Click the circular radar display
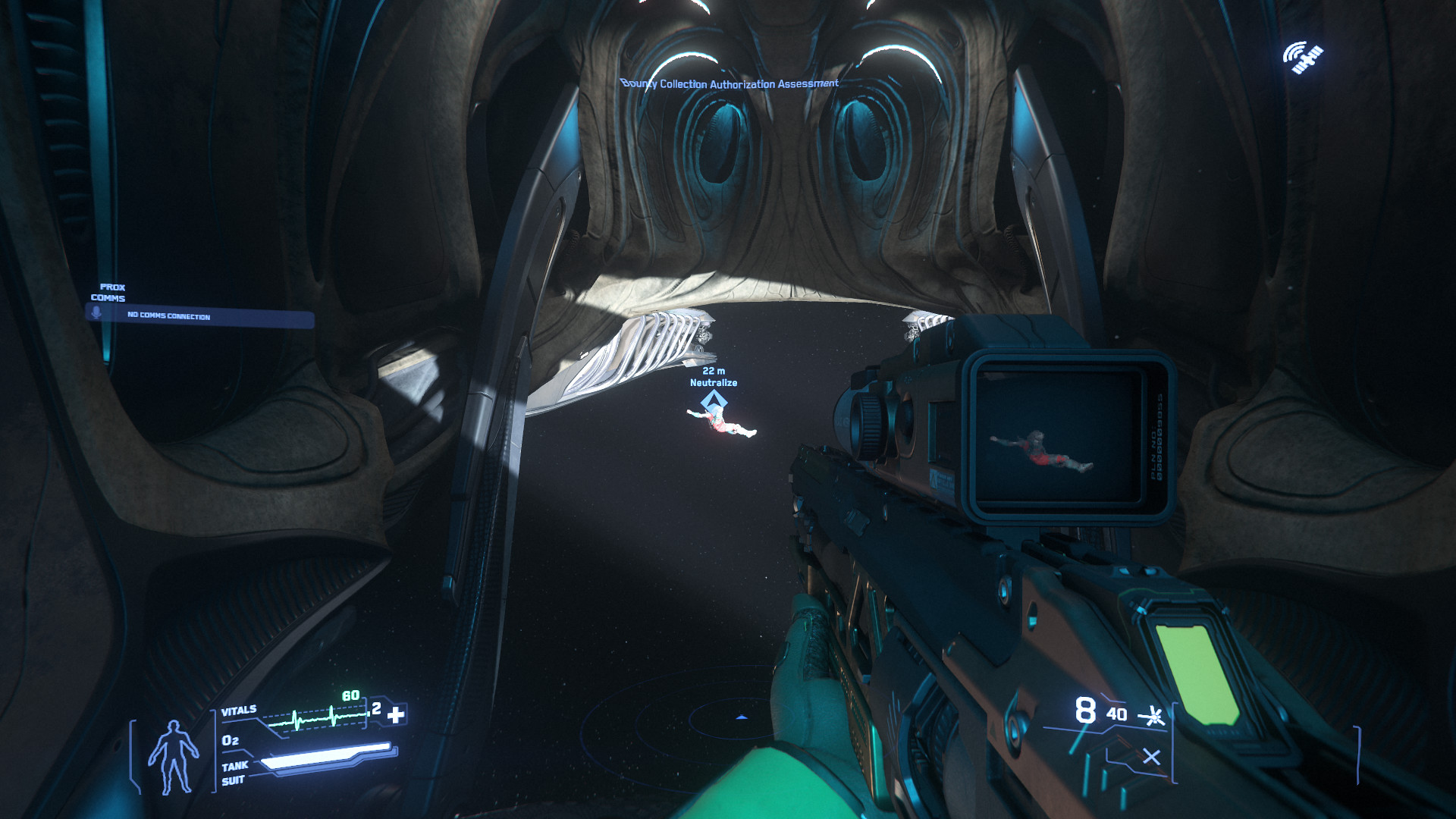The image size is (1456, 819). click(x=741, y=717)
